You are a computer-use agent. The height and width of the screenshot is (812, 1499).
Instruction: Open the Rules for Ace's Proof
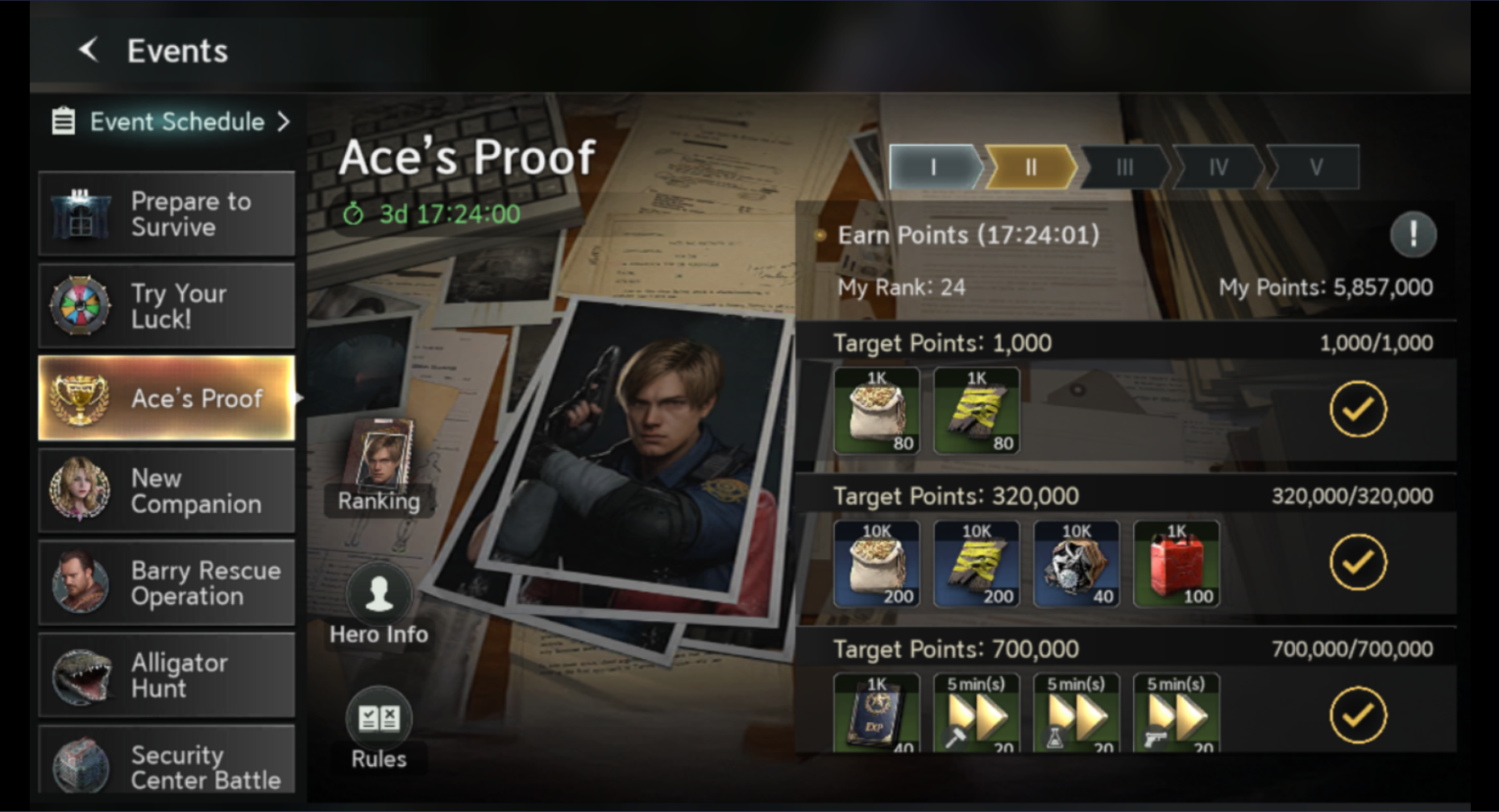coord(379,717)
